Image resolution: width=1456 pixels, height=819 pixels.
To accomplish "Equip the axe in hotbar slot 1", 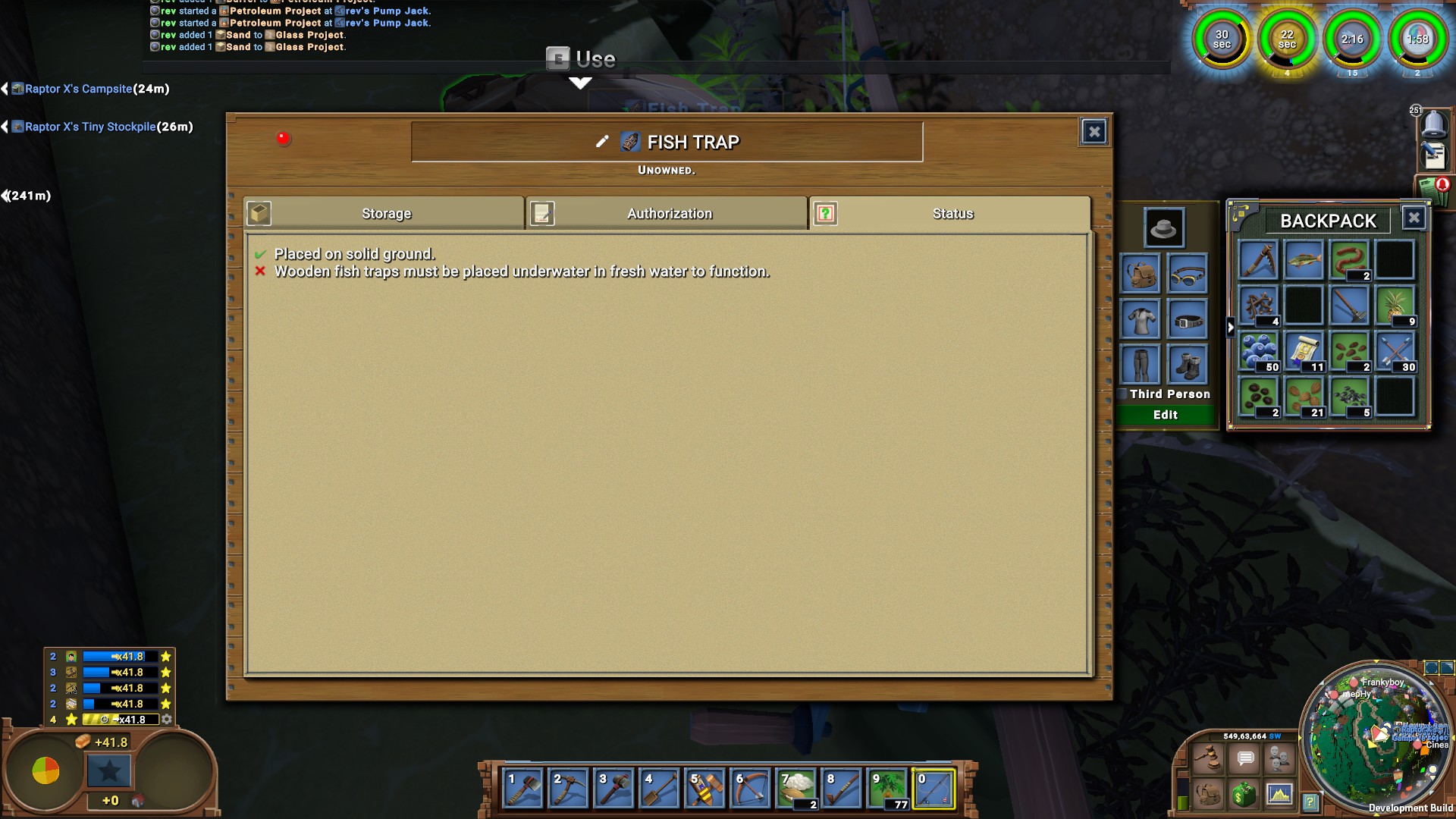I will 523,789.
